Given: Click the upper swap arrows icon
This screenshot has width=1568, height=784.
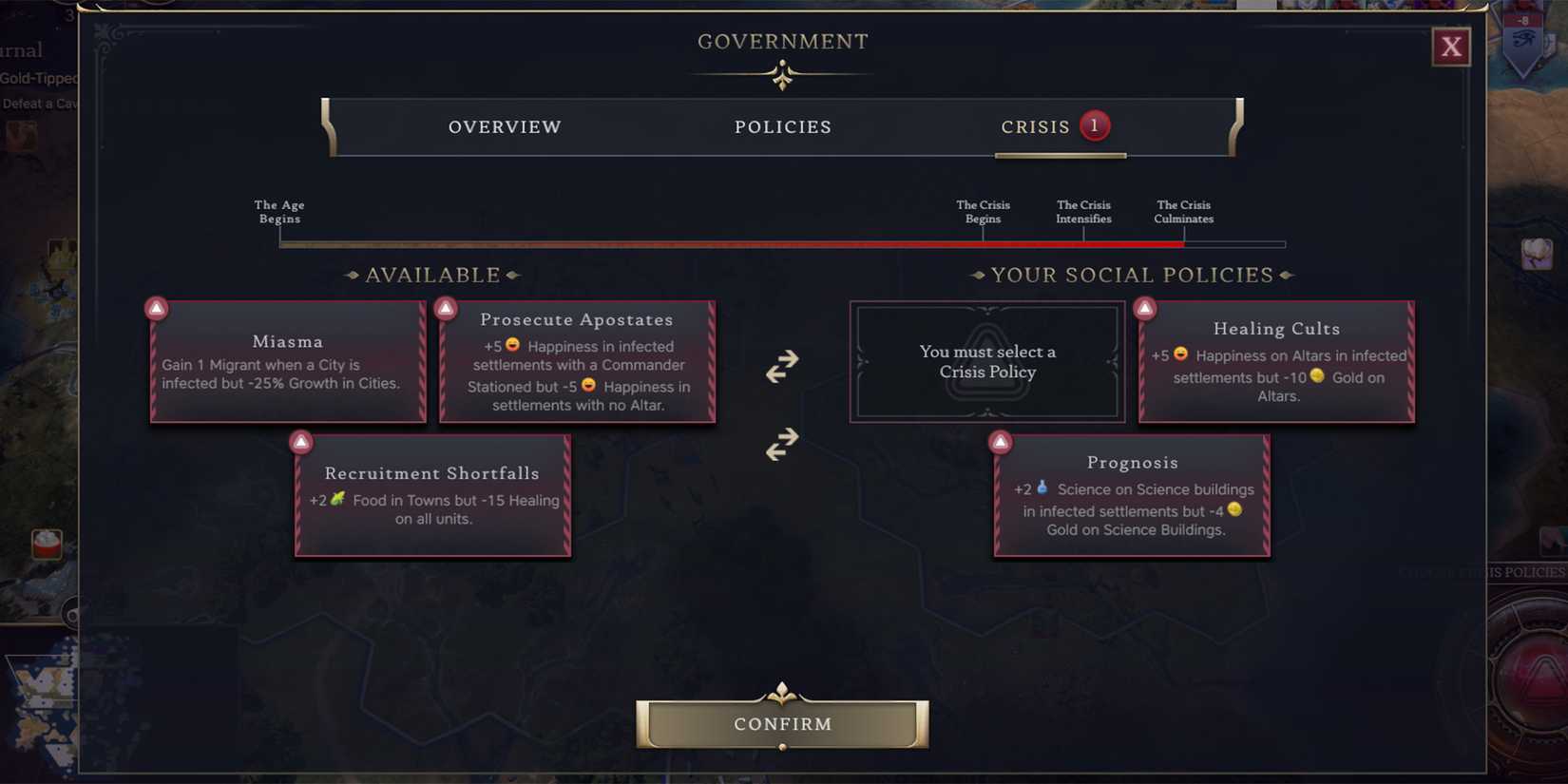Looking at the screenshot, I should (782, 366).
